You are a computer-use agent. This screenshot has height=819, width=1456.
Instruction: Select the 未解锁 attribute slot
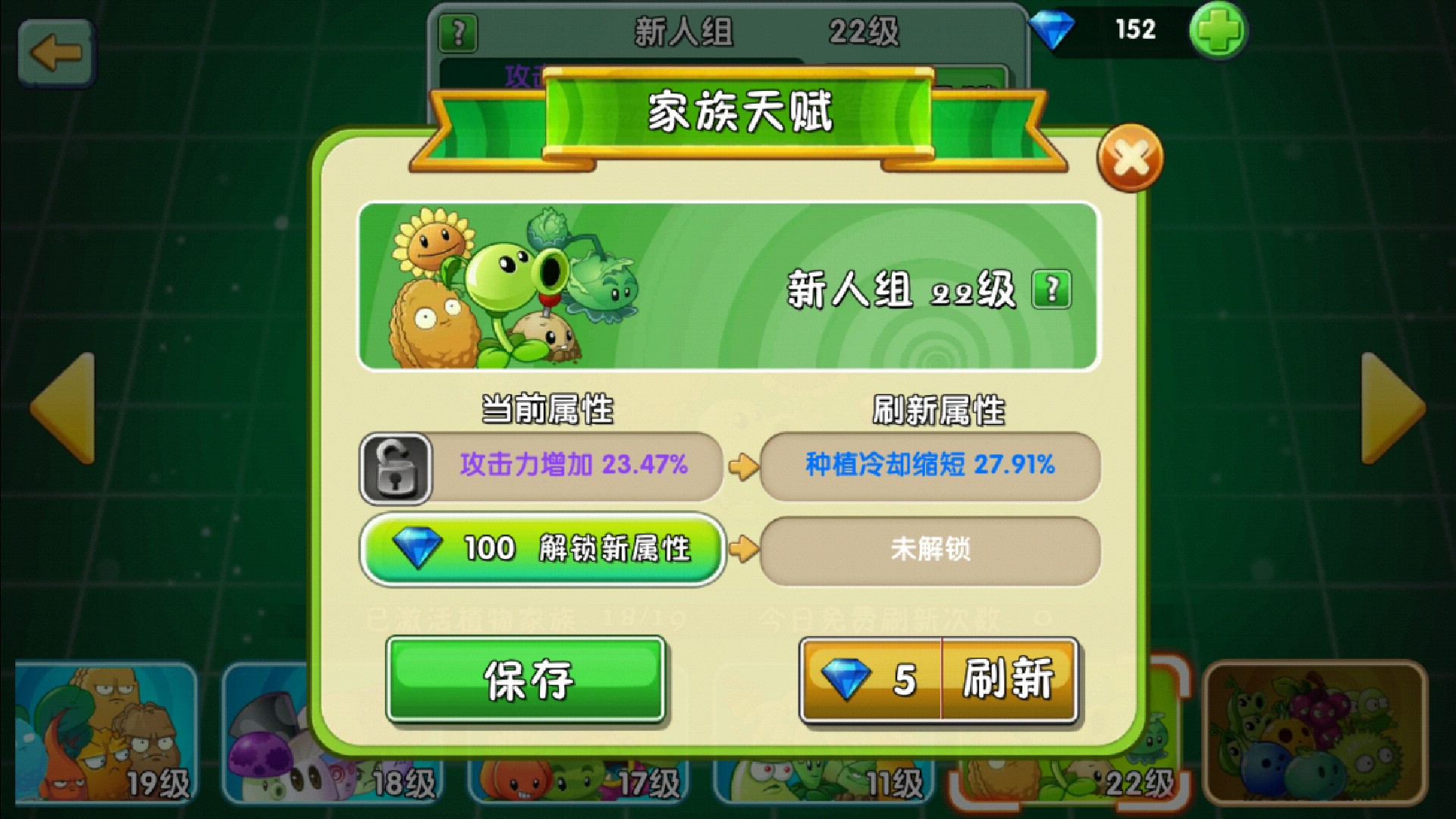[x=932, y=551]
